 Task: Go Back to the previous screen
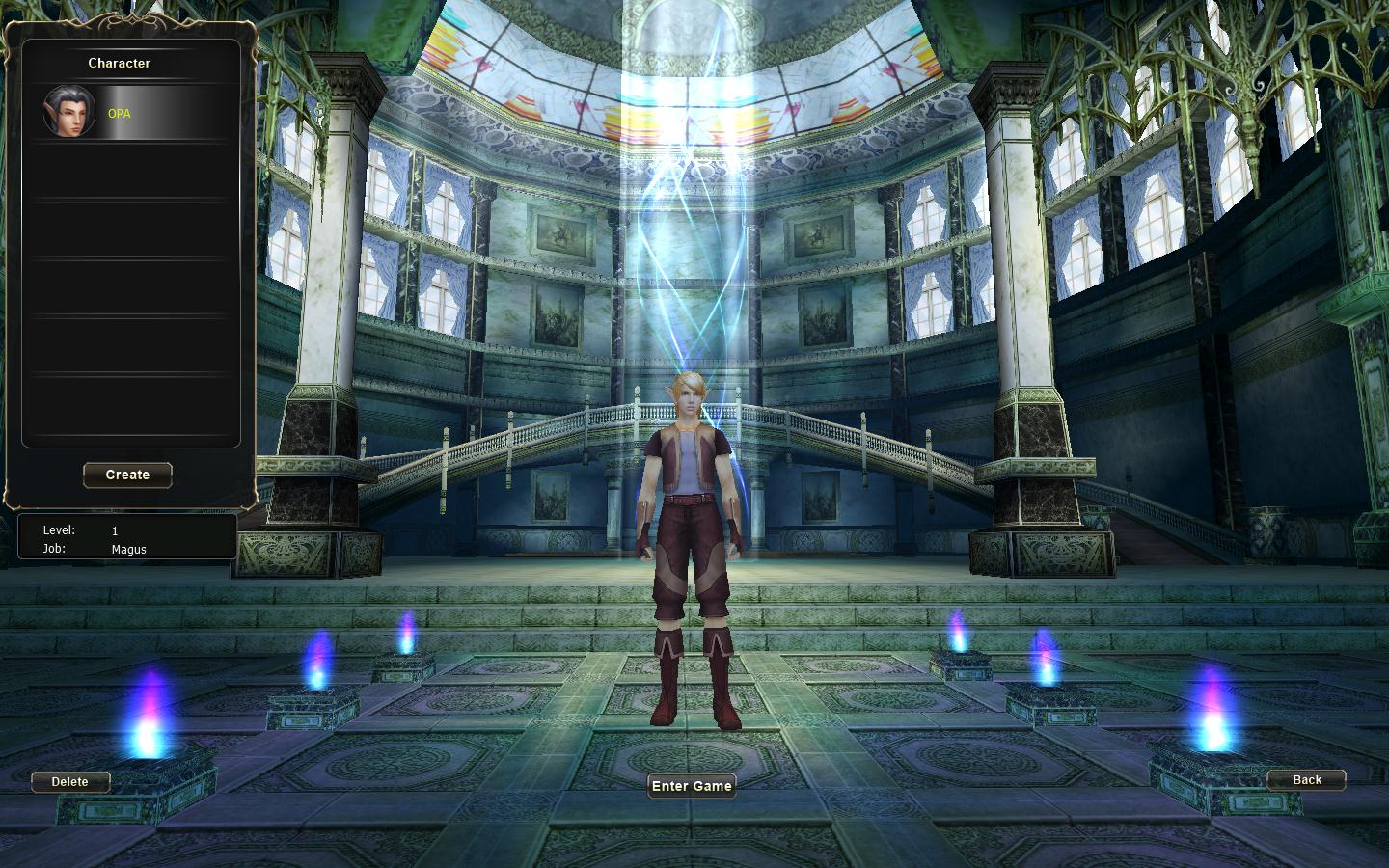pyautogui.click(x=1306, y=780)
